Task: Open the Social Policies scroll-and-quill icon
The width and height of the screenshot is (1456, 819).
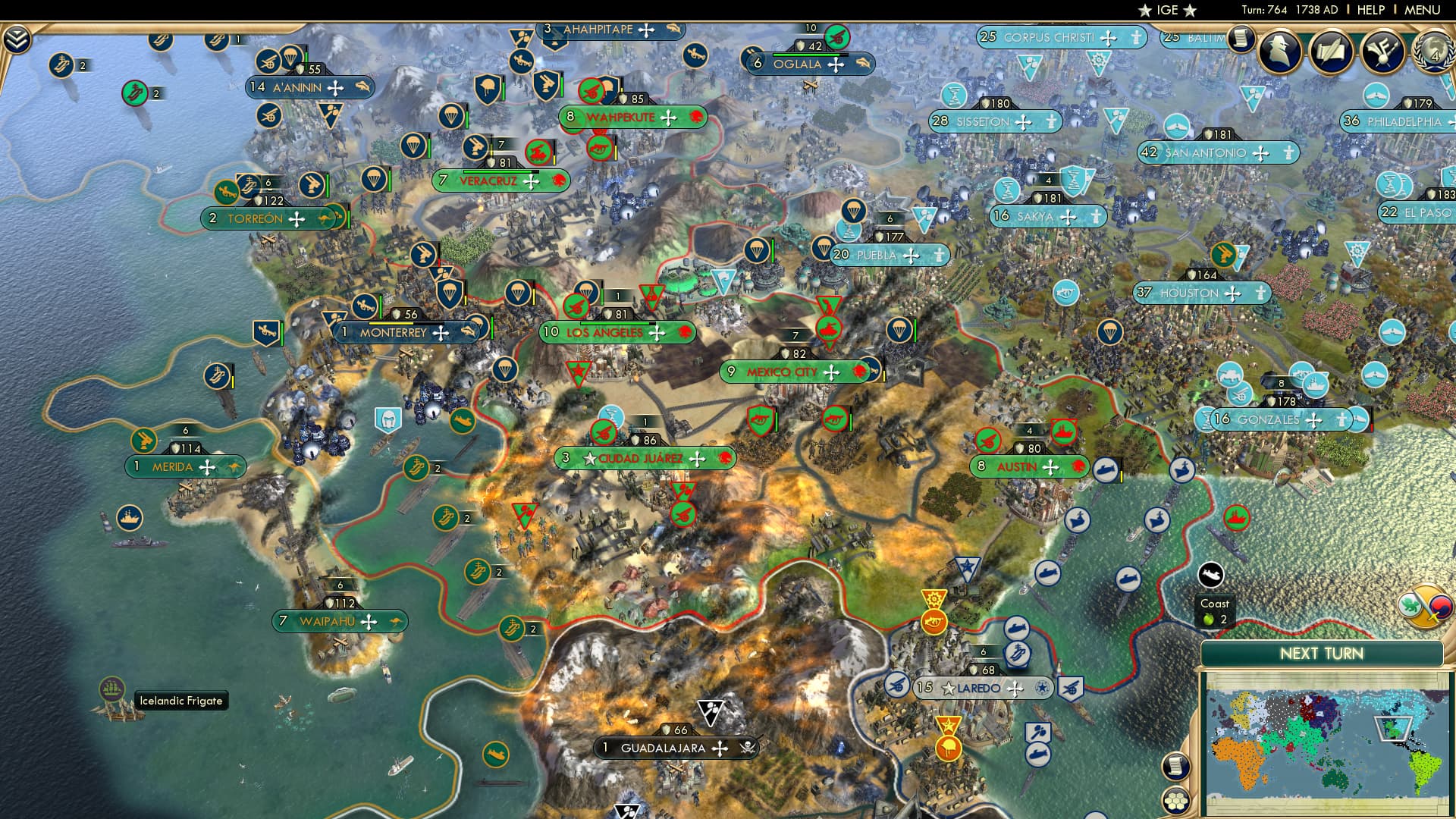Action: coord(1329,52)
